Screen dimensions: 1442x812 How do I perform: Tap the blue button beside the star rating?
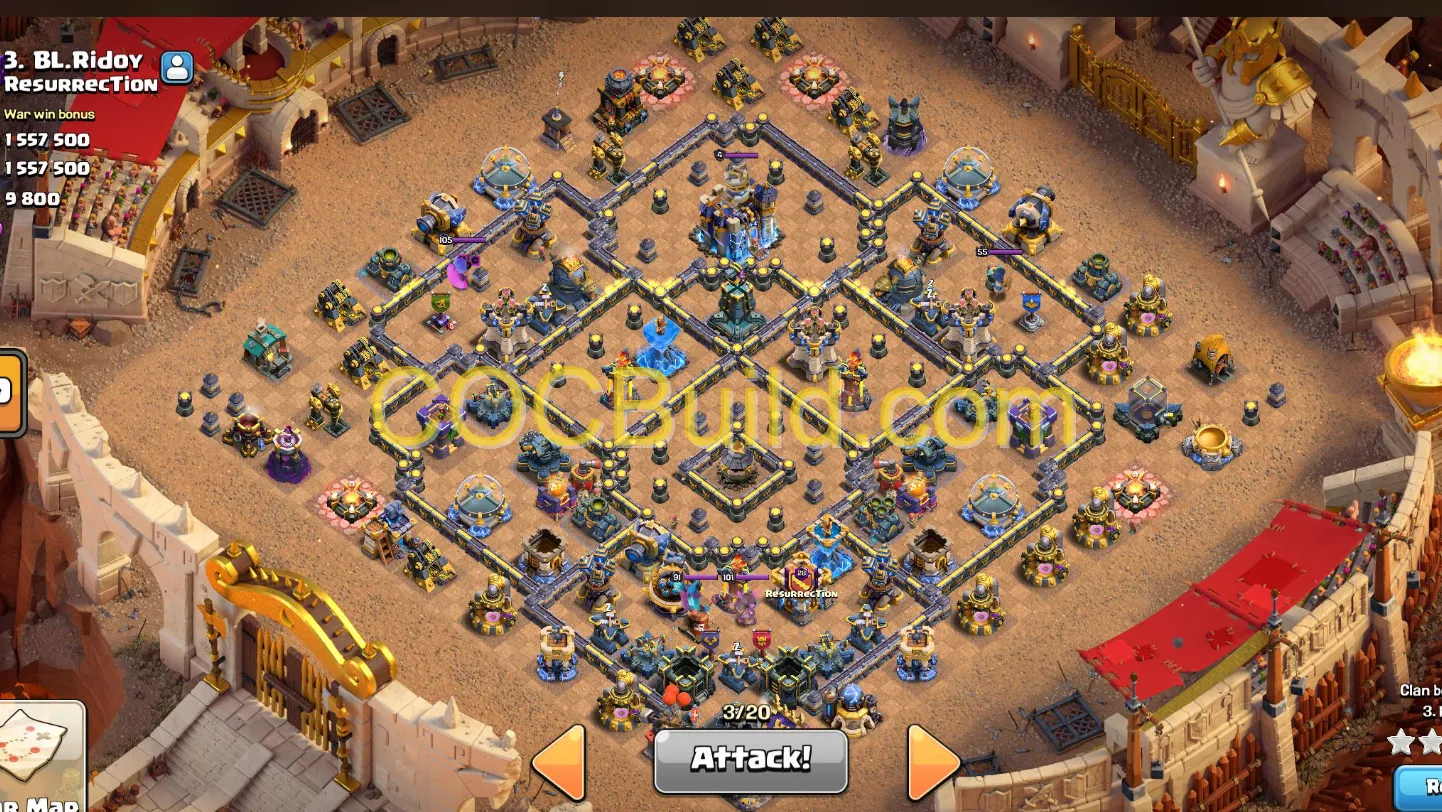coord(1428,786)
